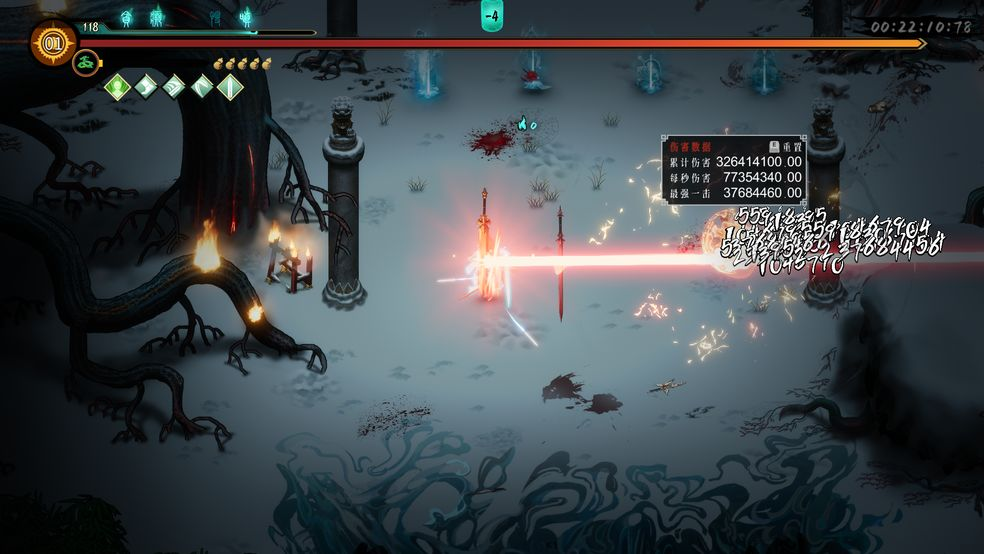Screen dimensions: 984x554
Task: Select the glowing figure skill icon
Action: pyautogui.click(x=118, y=88)
